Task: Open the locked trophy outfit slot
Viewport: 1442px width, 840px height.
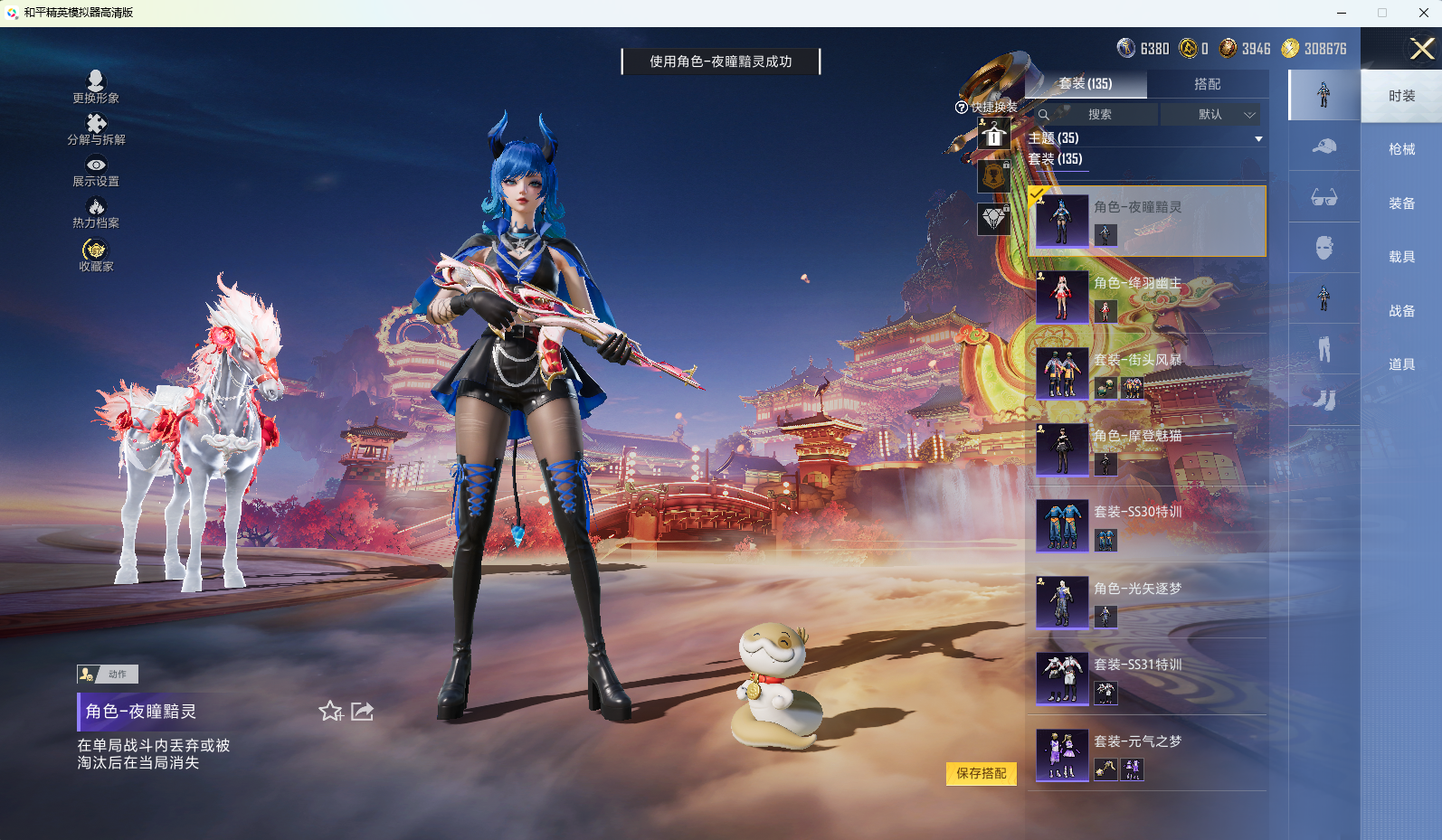Action: click(993, 177)
